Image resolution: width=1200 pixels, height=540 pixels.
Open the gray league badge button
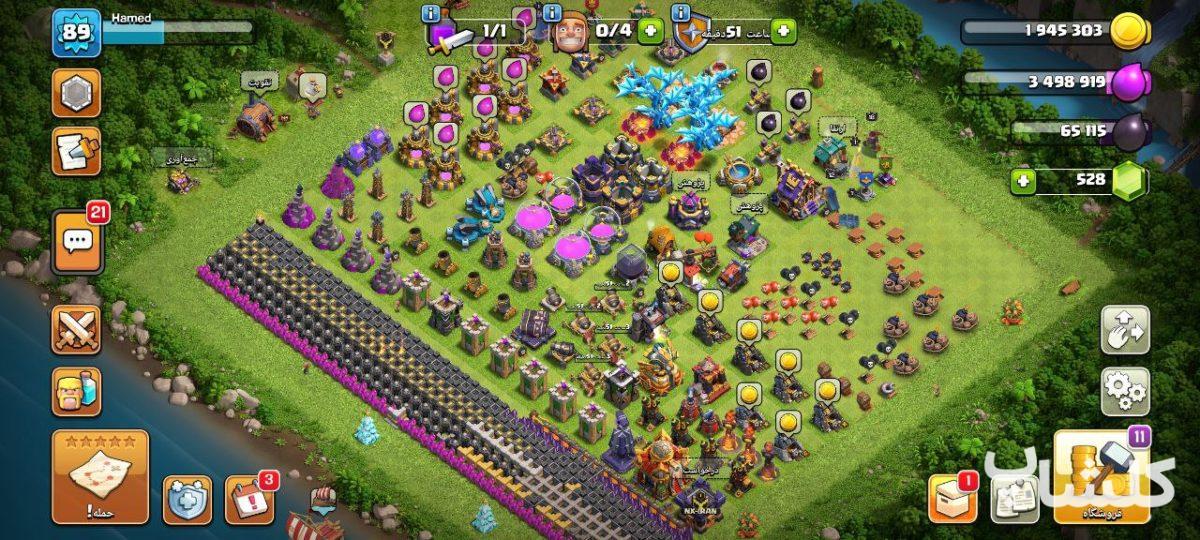point(76,93)
